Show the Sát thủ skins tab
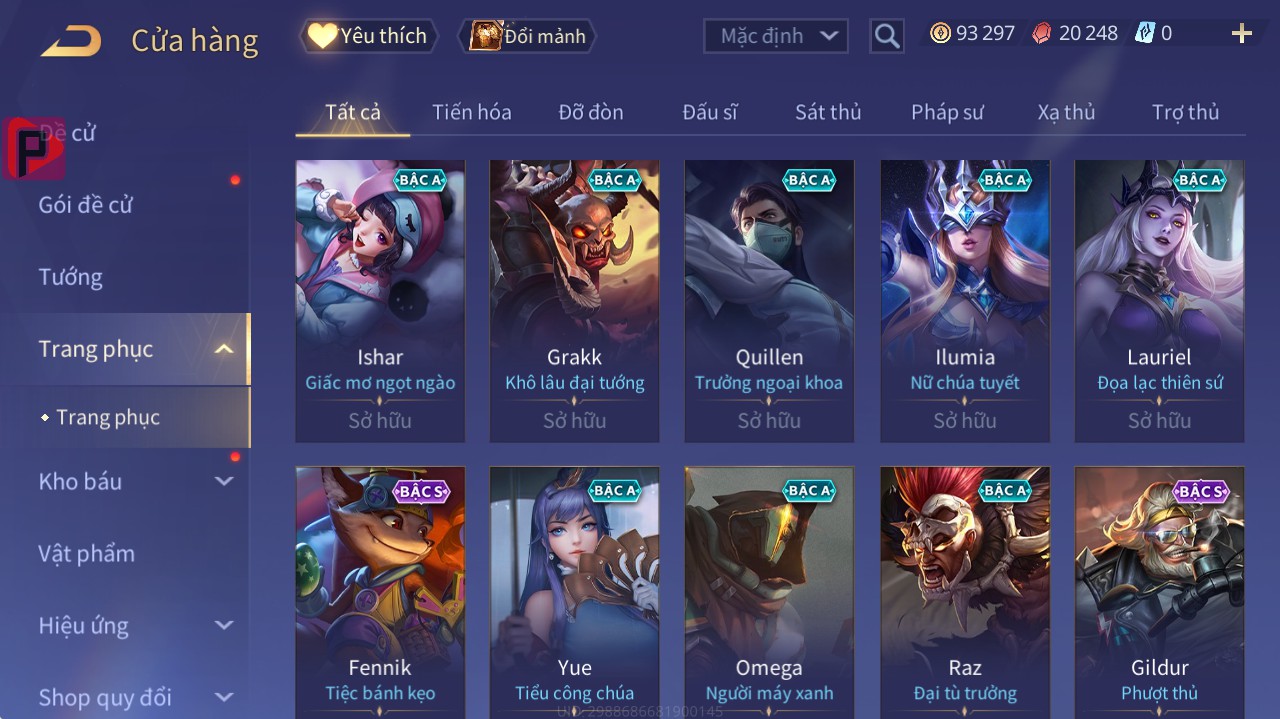 pyautogui.click(x=827, y=112)
